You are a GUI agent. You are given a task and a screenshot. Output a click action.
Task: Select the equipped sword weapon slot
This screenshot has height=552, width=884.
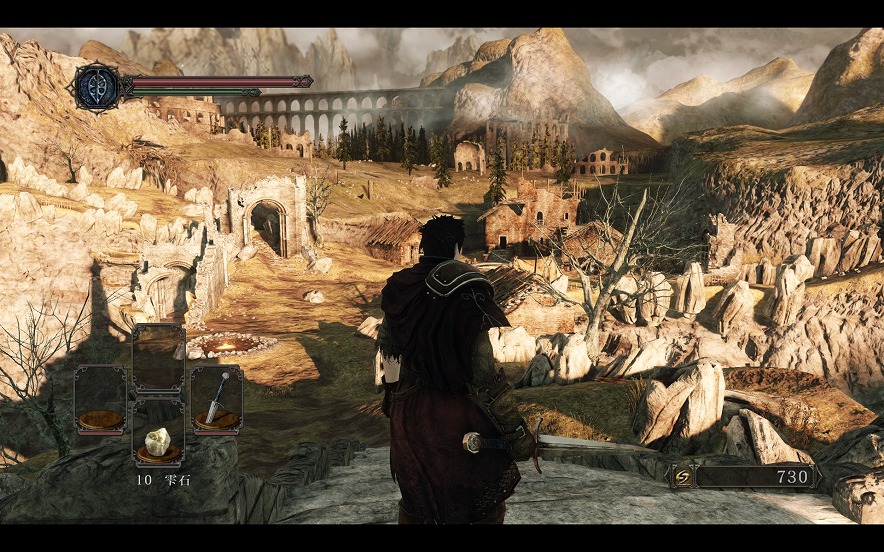pos(215,399)
